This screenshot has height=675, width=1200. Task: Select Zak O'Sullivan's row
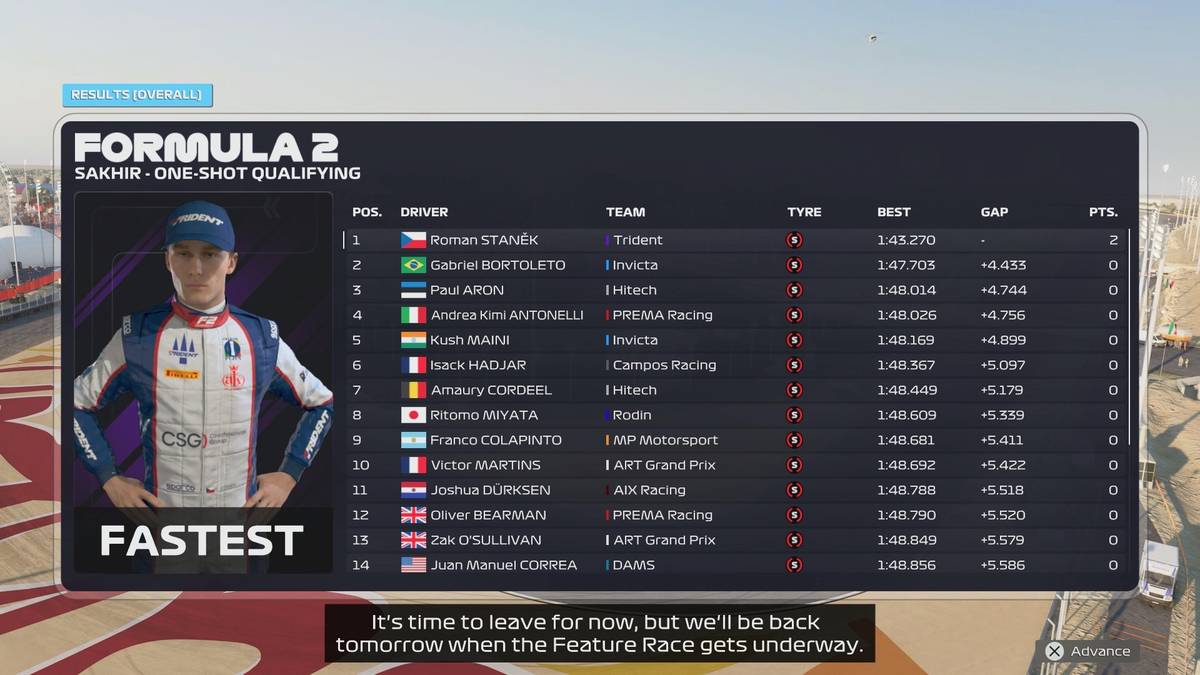[x=735, y=540]
